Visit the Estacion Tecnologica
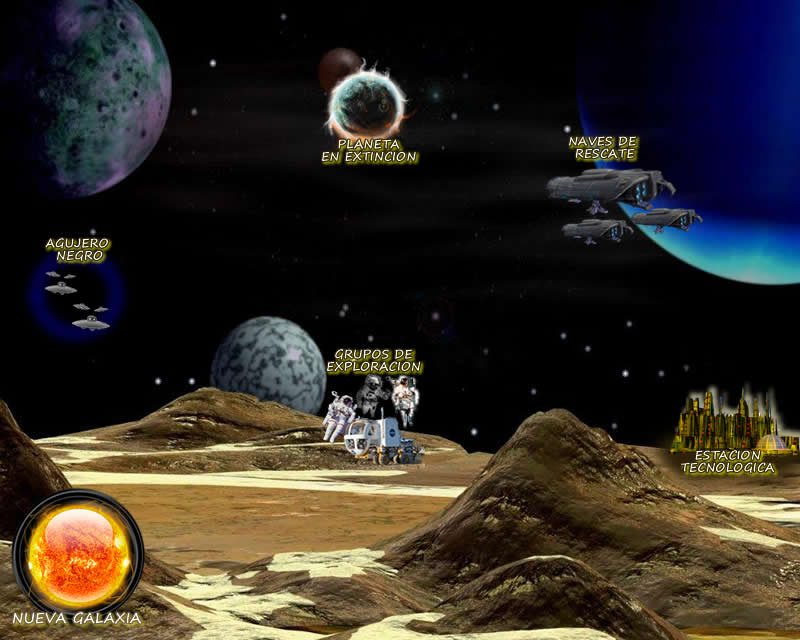 (727, 427)
